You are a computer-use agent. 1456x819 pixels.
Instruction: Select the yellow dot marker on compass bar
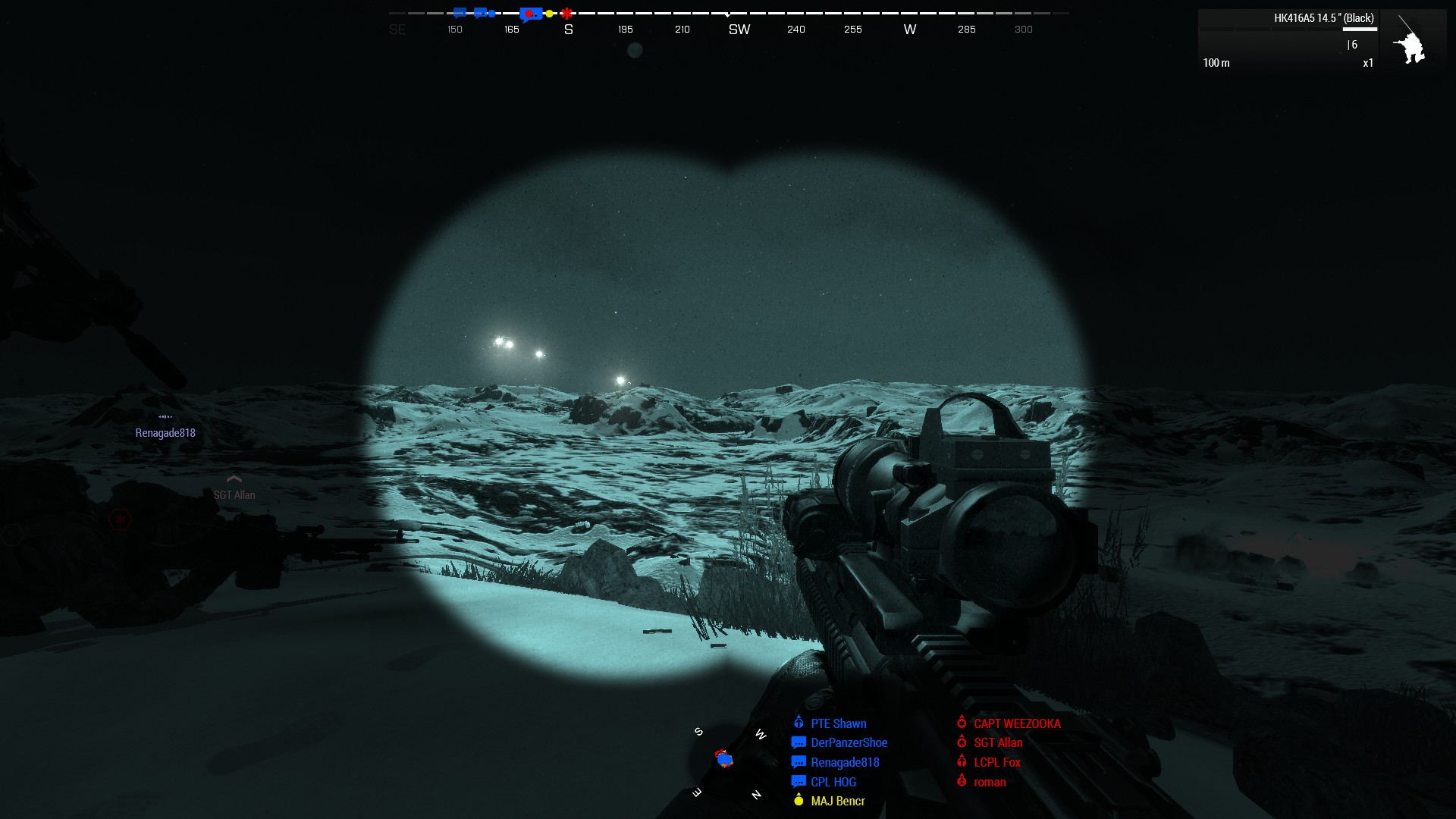[x=548, y=13]
